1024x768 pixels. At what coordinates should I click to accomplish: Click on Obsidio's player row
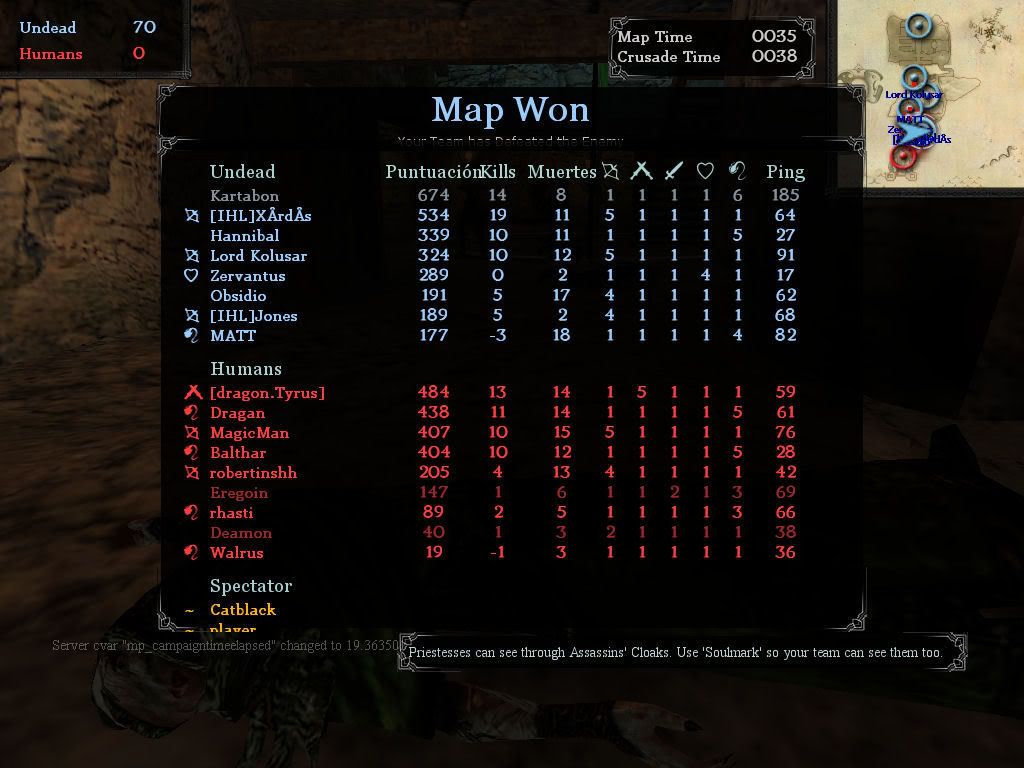(238, 296)
